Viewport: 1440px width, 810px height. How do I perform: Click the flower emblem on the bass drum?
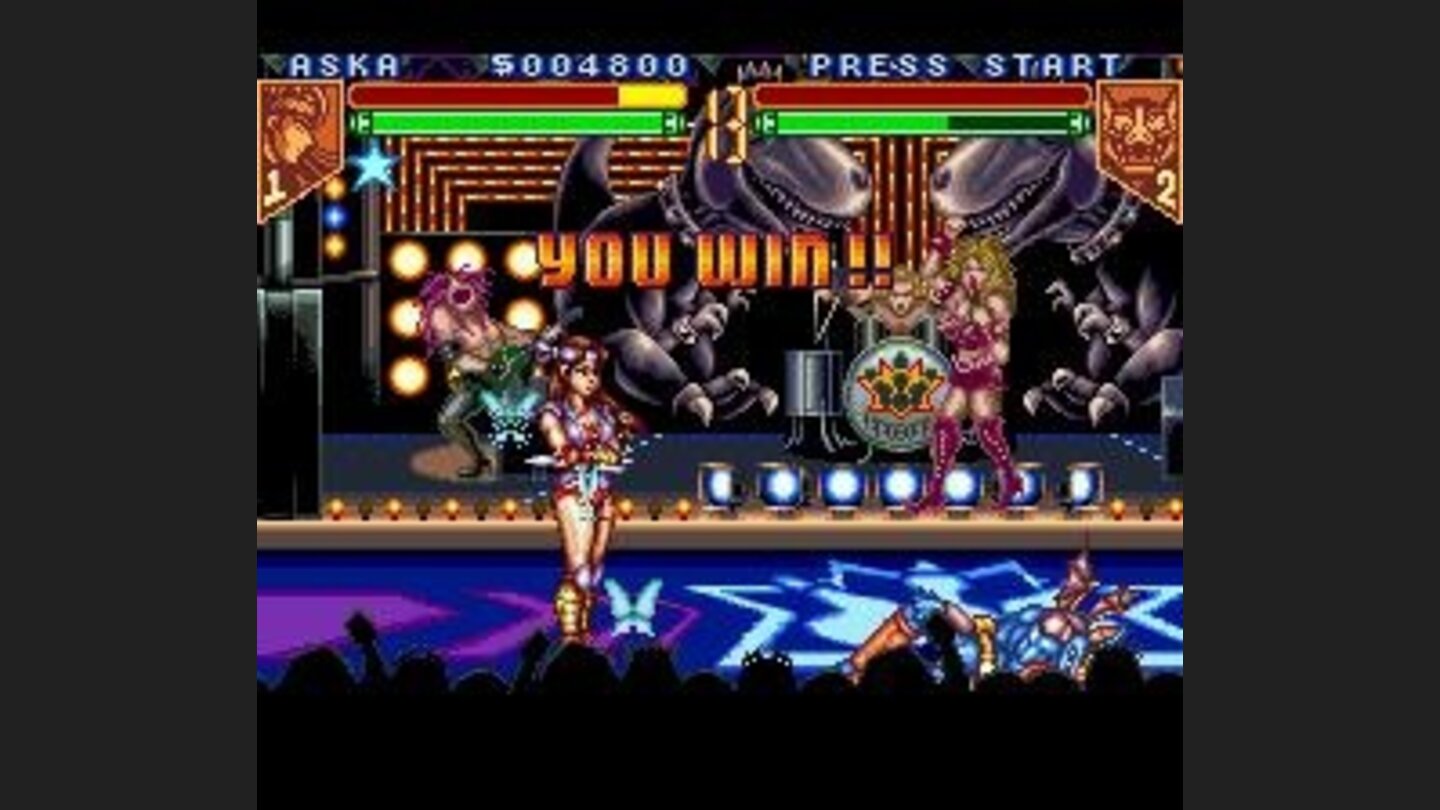pos(900,383)
